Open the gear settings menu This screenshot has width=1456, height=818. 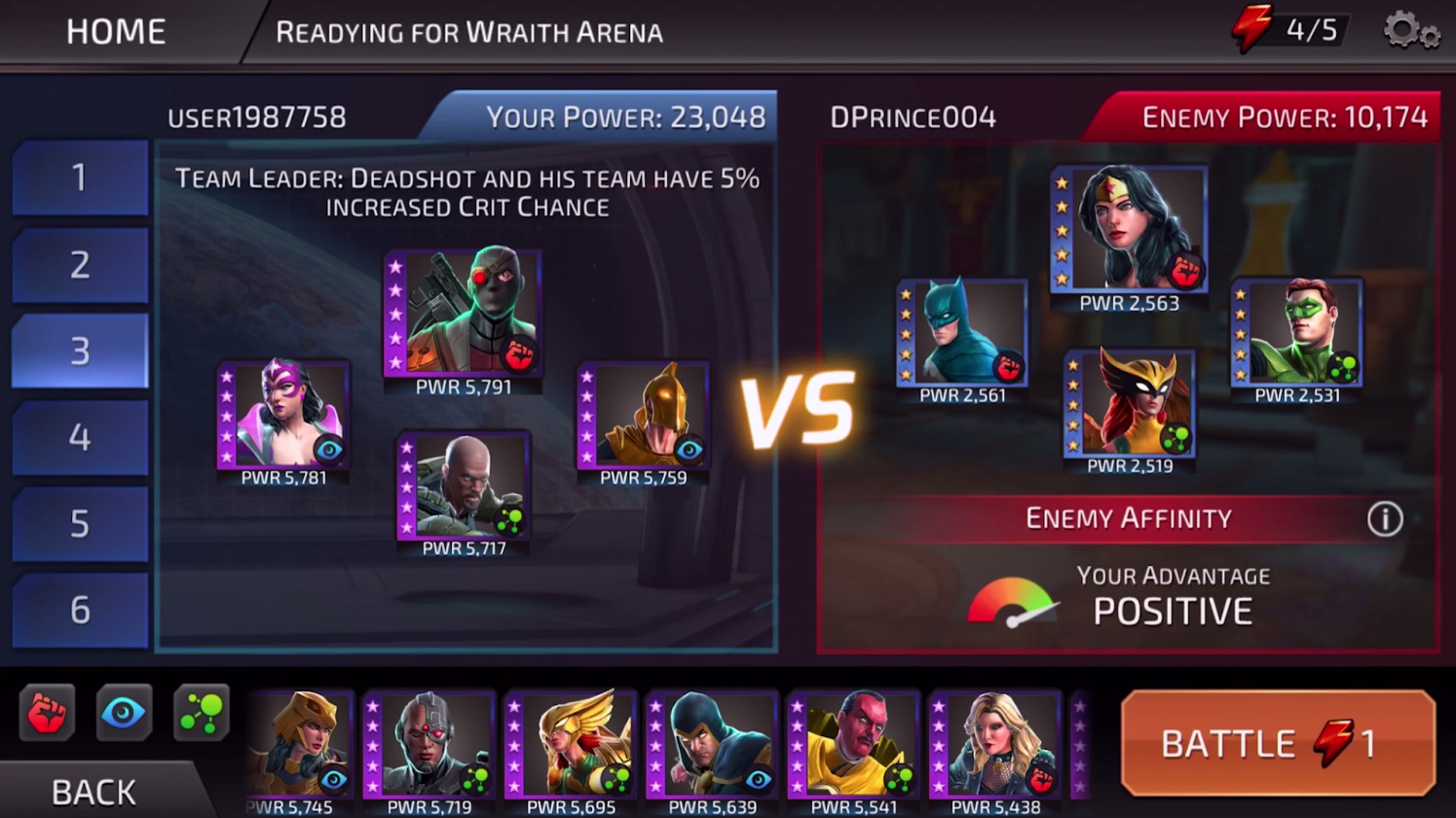(x=1410, y=31)
